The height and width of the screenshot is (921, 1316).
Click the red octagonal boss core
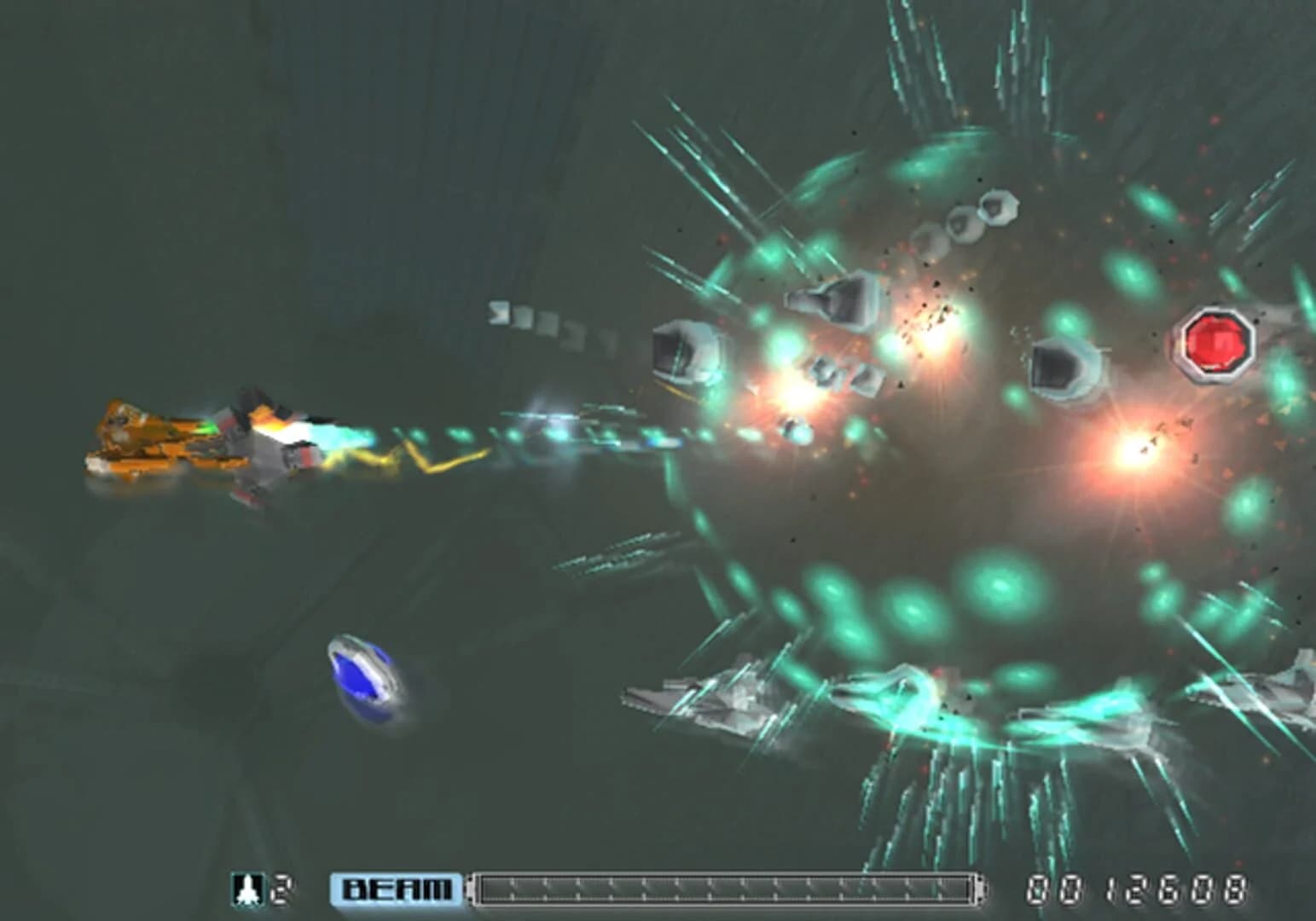(1213, 344)
